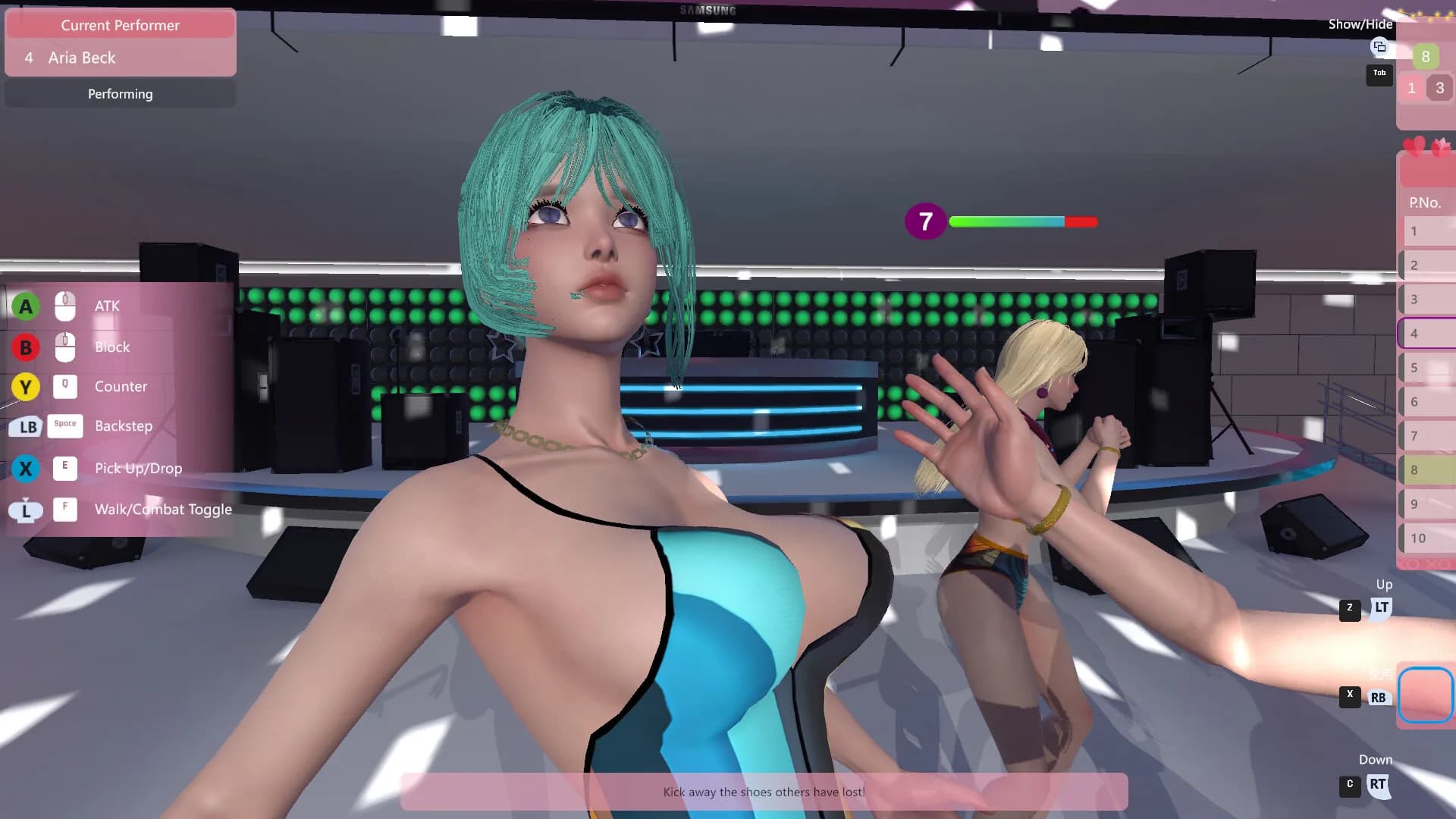Screen dimensions: 1456x819
Task: Toggle Walk/Combat mode entry
Action: [162, 509]
